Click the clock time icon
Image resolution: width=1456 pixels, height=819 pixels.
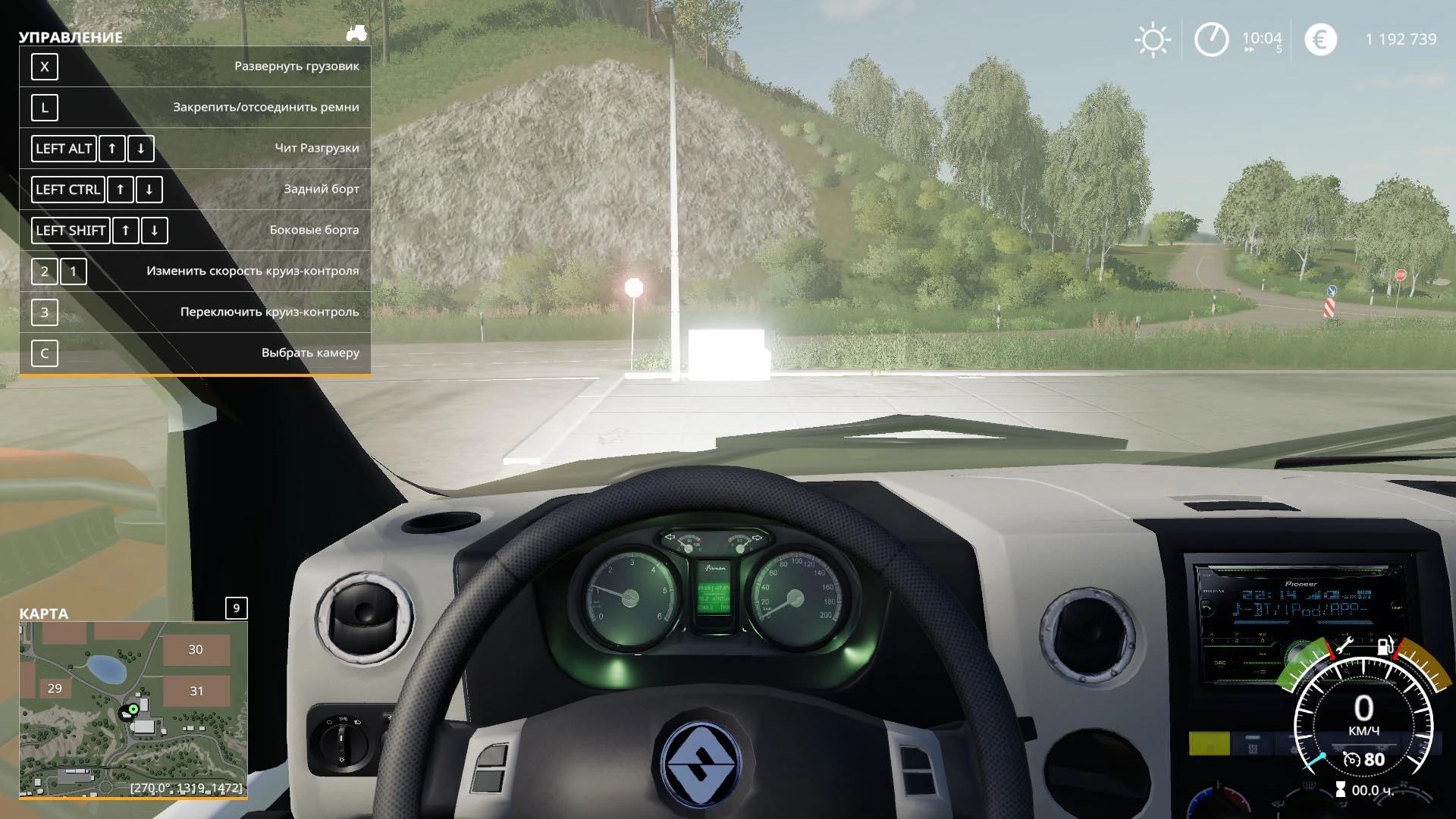(1211, 39)
